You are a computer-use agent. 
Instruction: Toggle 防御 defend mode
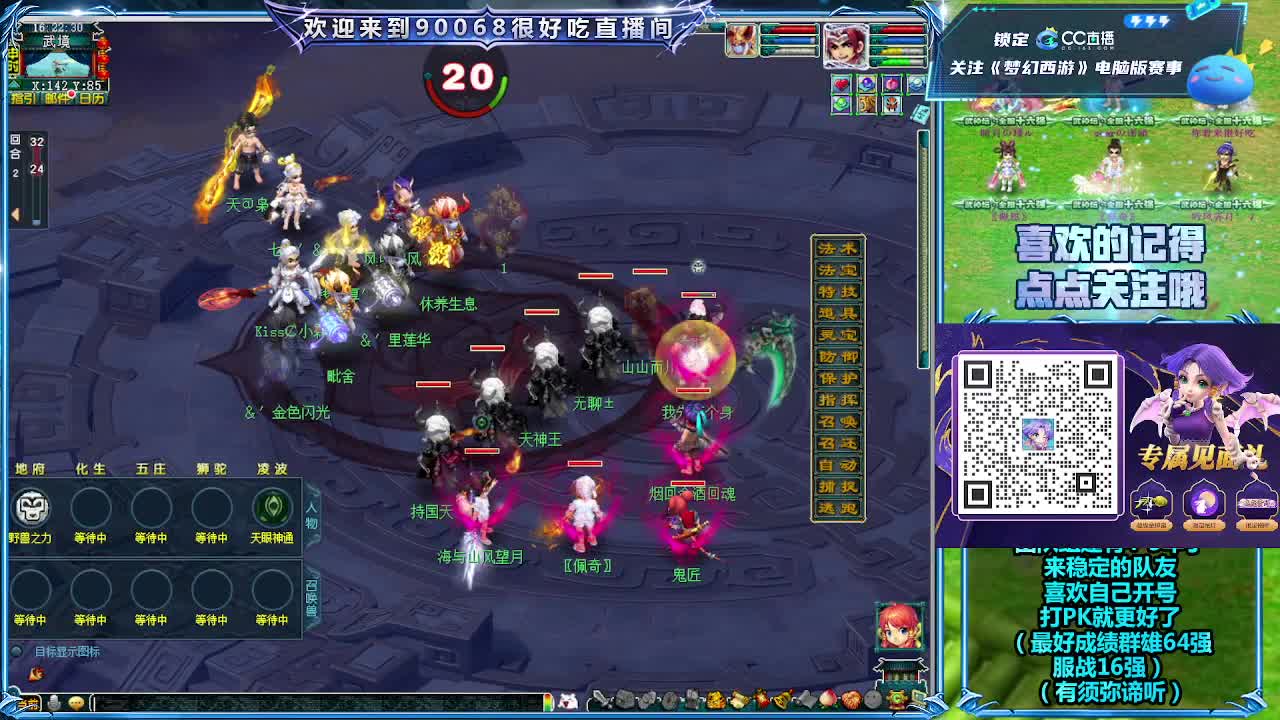tap(837, 357)
